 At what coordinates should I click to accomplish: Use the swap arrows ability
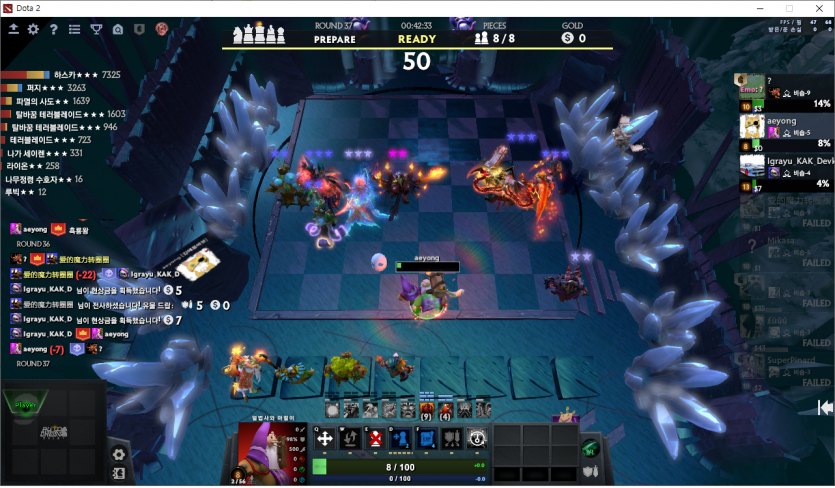[350, 438]
